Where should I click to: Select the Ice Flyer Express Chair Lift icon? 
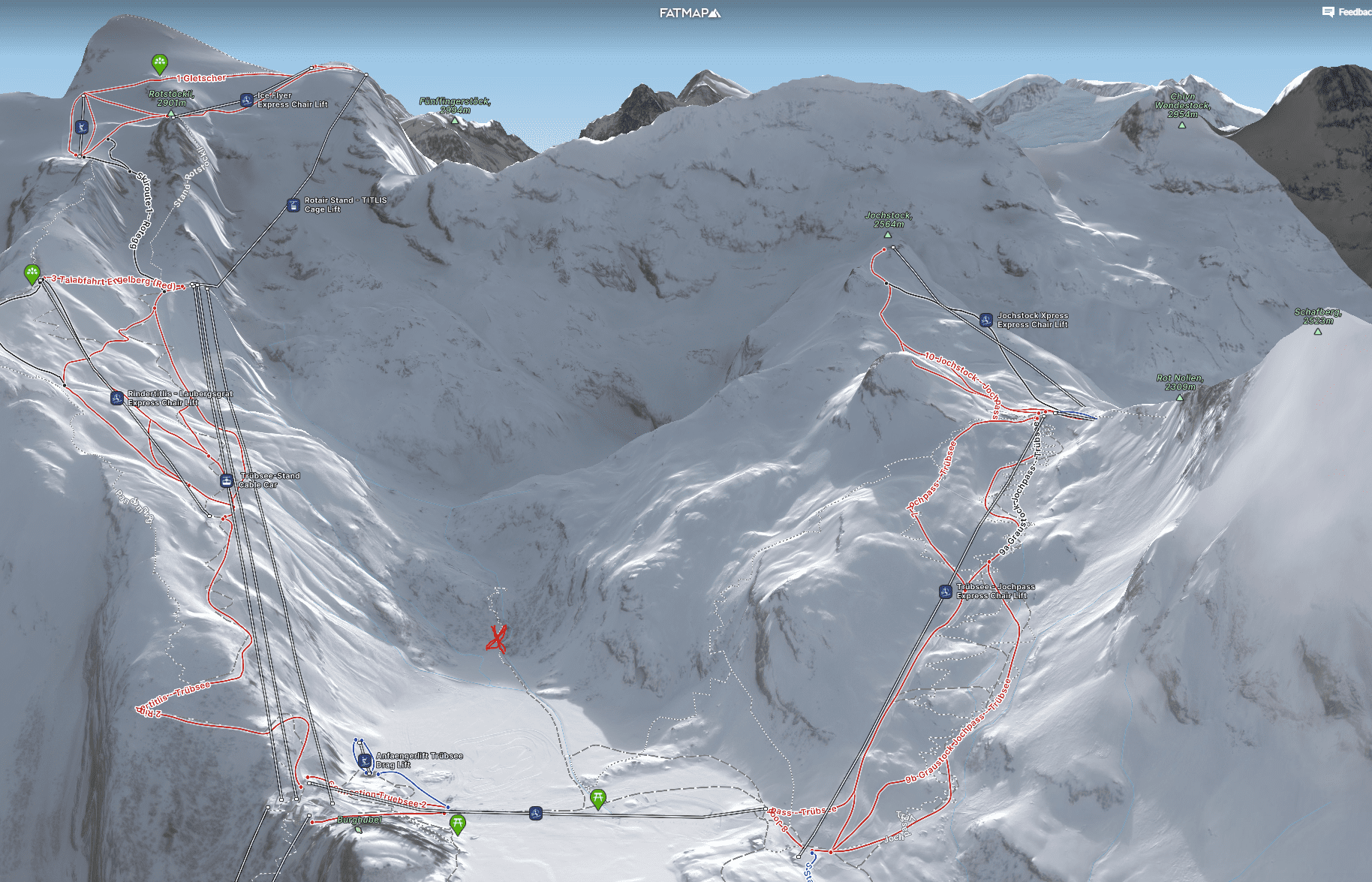tap(247, 100)
